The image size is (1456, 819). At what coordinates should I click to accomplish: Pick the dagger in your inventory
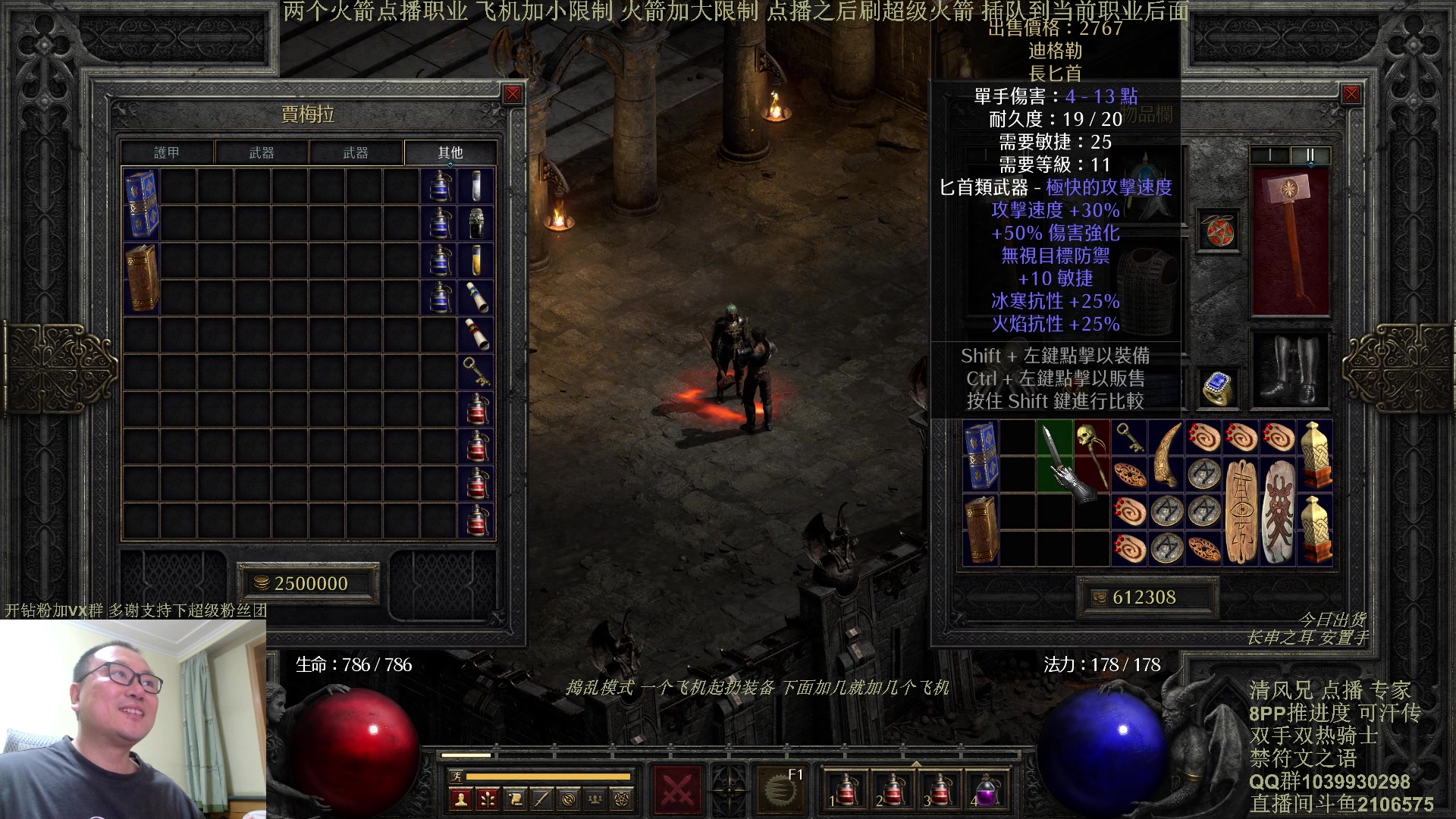(x=1053, y=453)
